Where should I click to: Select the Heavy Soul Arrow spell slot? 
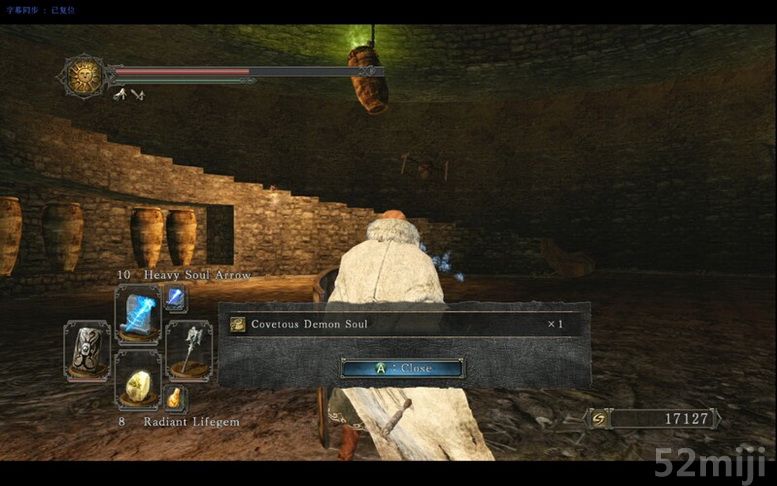pyautogui.click(x=137, y=312)
